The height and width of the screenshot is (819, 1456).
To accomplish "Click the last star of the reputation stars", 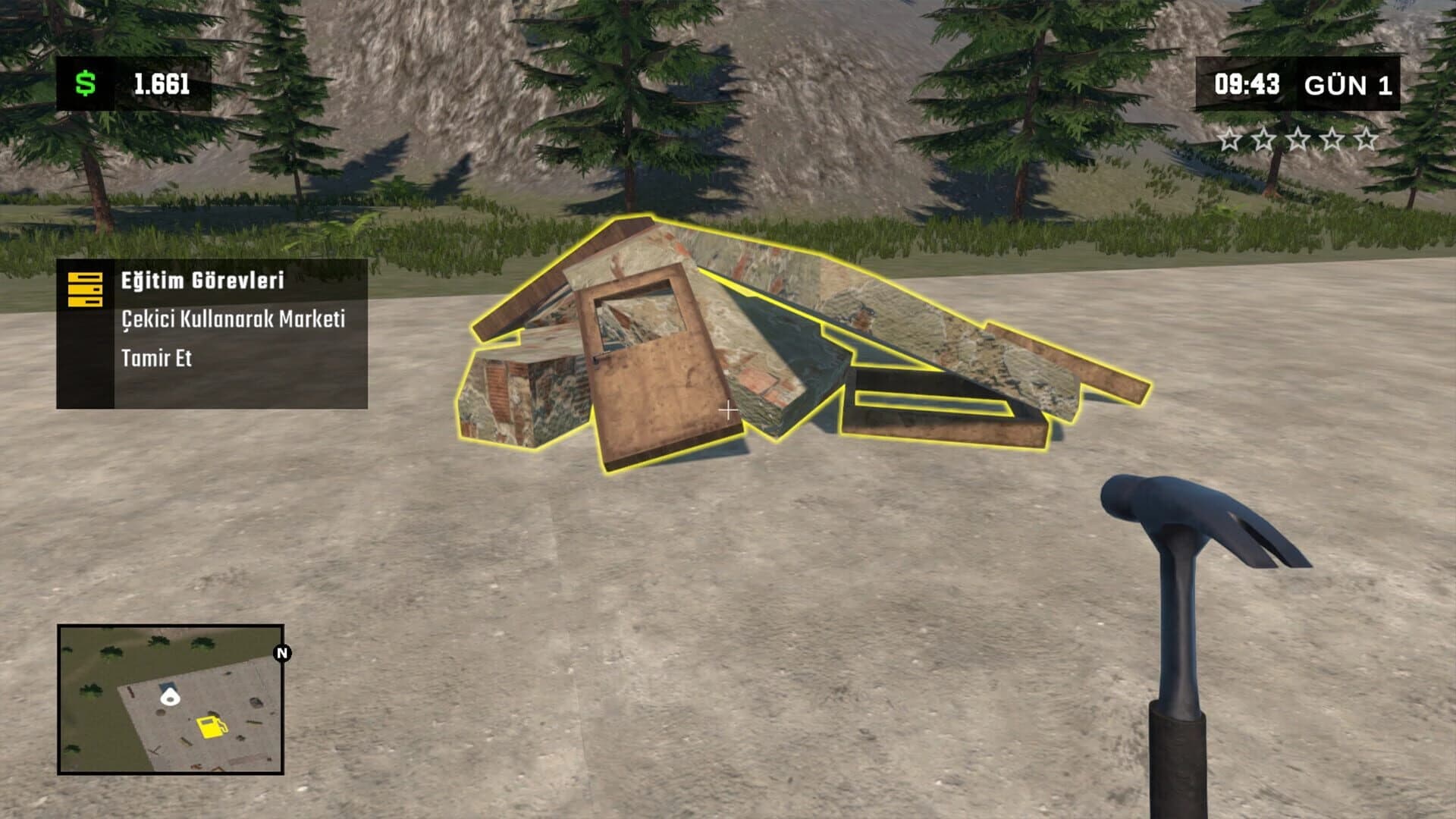I will point(1369,140).
